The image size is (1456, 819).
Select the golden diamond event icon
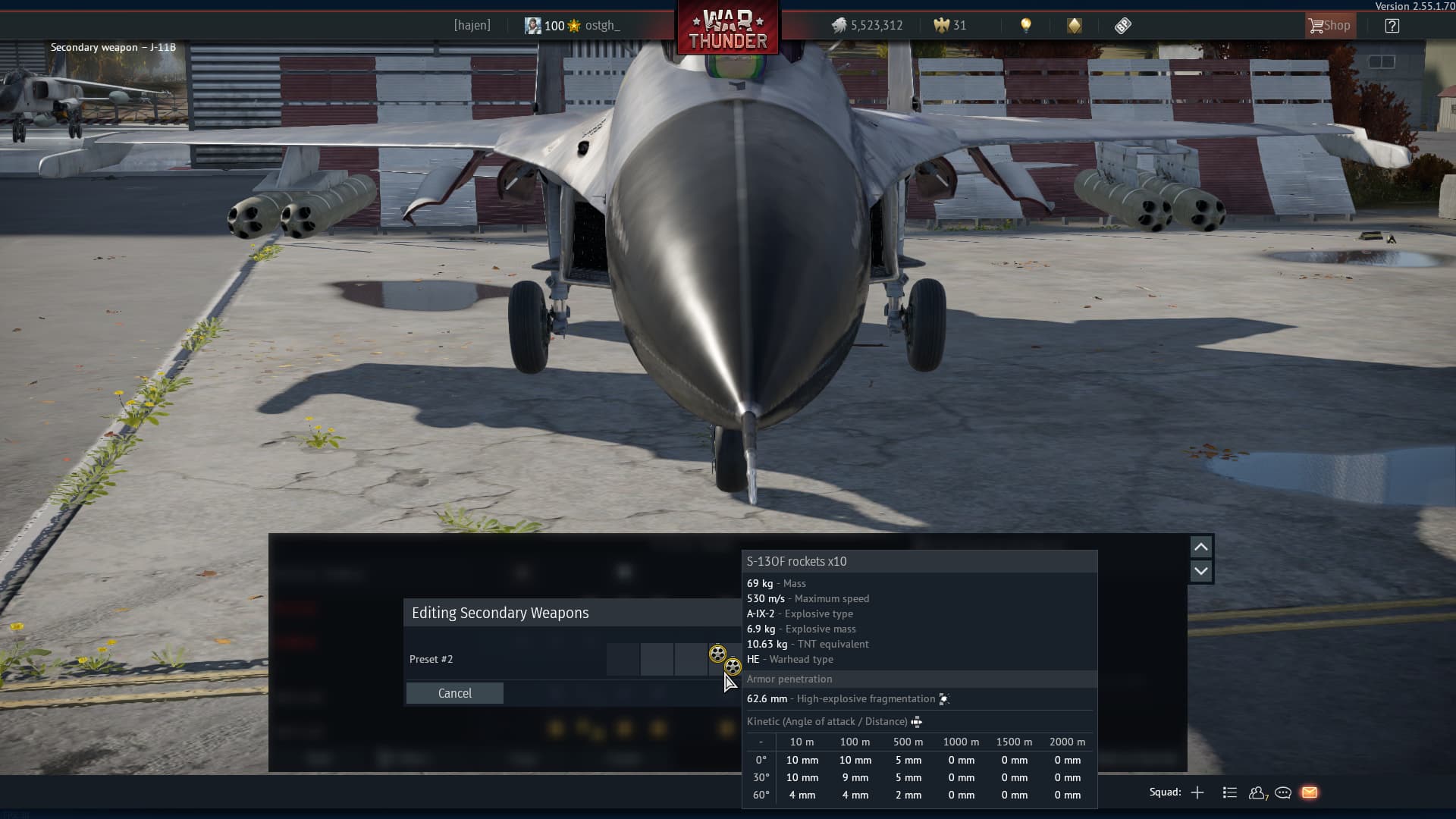[1075, 25]
